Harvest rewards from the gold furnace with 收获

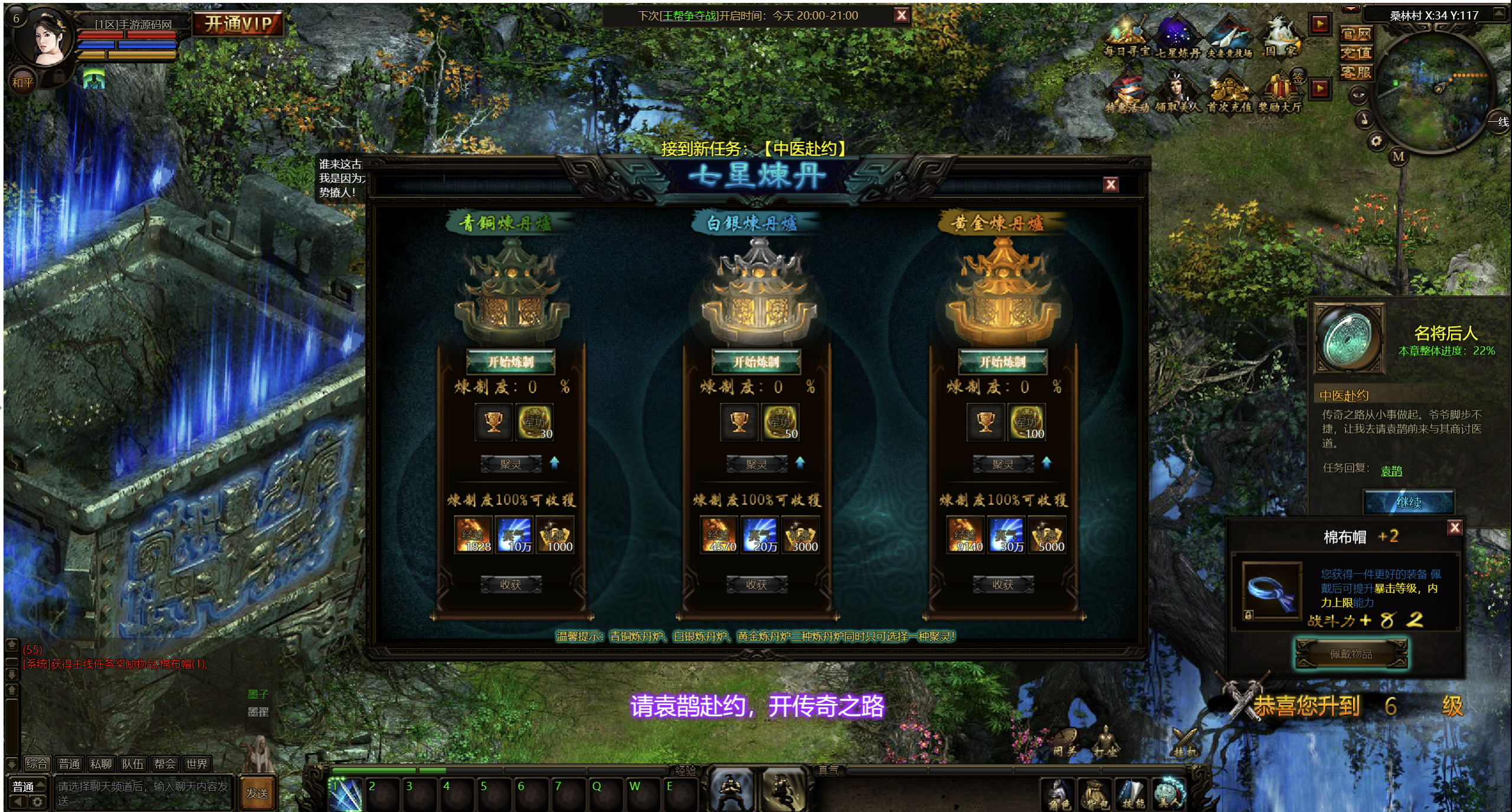1003,584
